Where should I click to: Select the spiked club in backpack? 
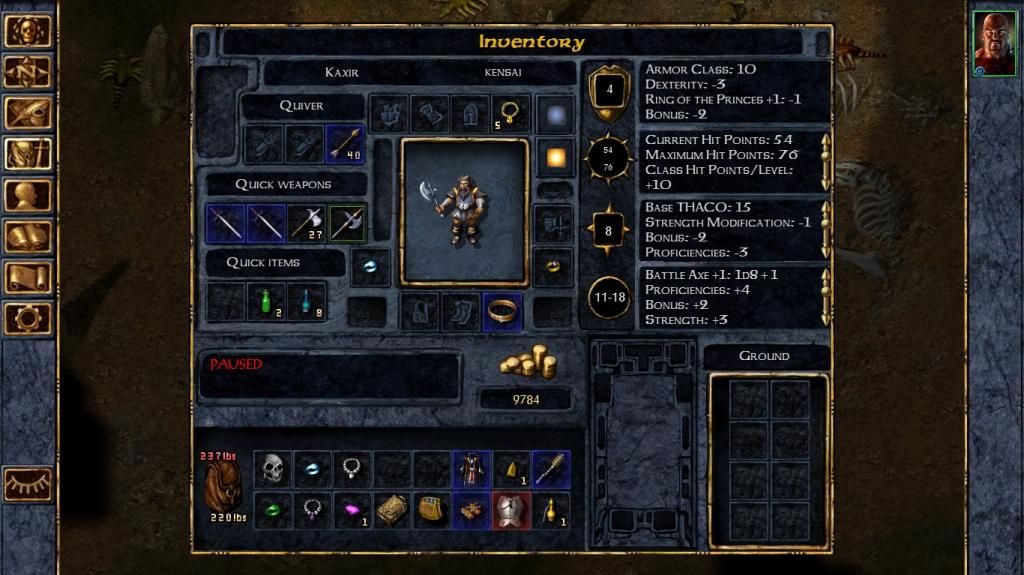549,468
